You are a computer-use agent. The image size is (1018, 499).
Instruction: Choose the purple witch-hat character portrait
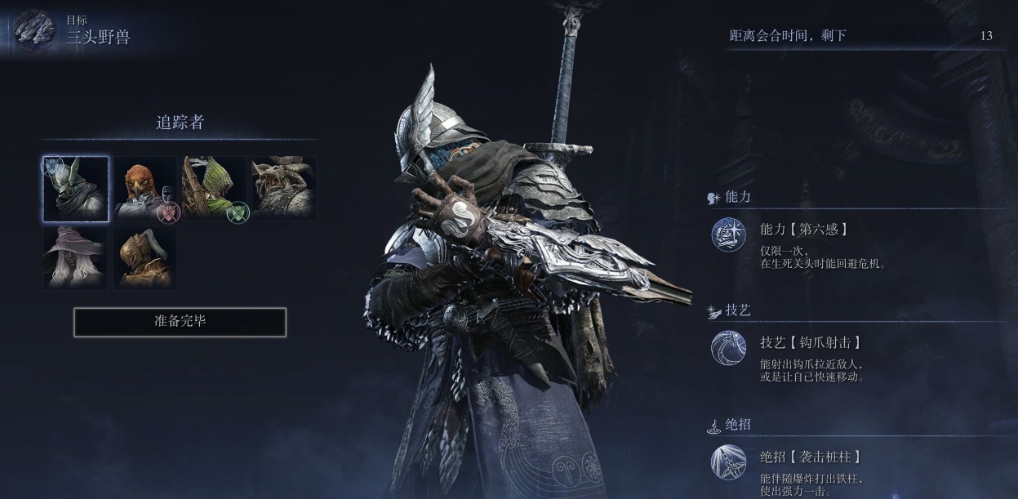click(76, 257)
